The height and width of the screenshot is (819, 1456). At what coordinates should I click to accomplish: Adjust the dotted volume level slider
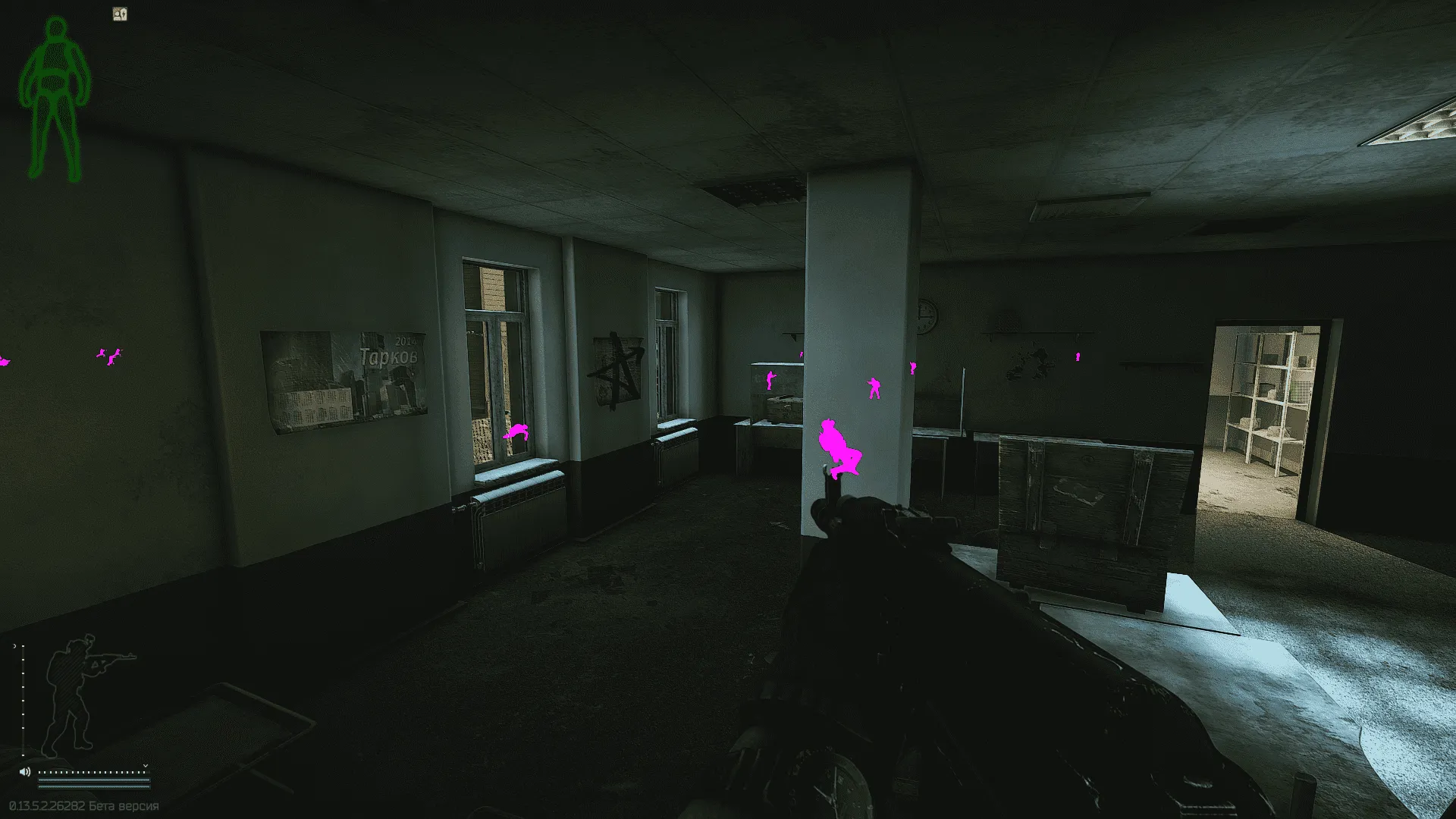tap(91, 772)
